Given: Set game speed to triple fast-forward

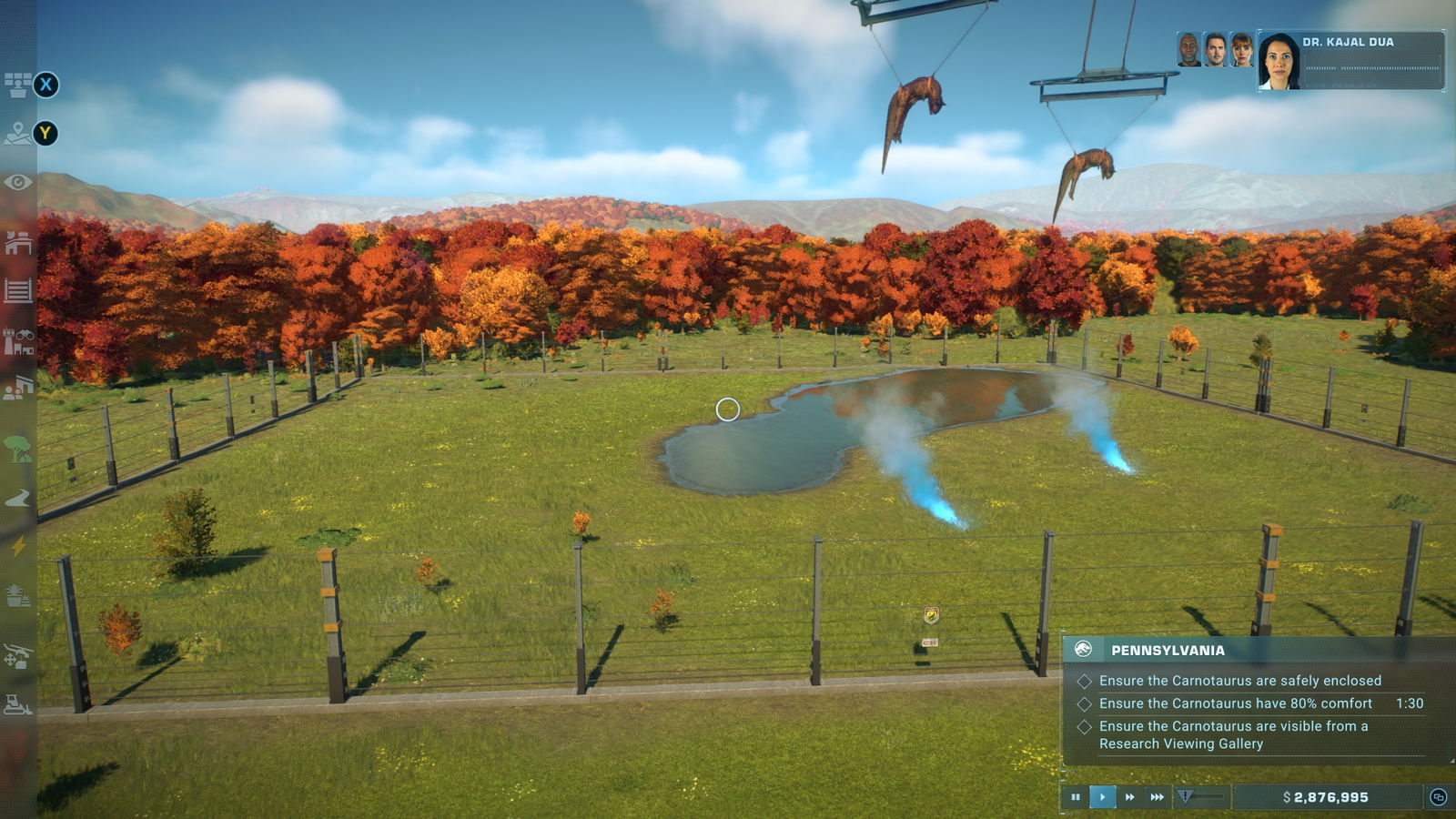Looking at the screenshot, I should [x=1157, y=797].
